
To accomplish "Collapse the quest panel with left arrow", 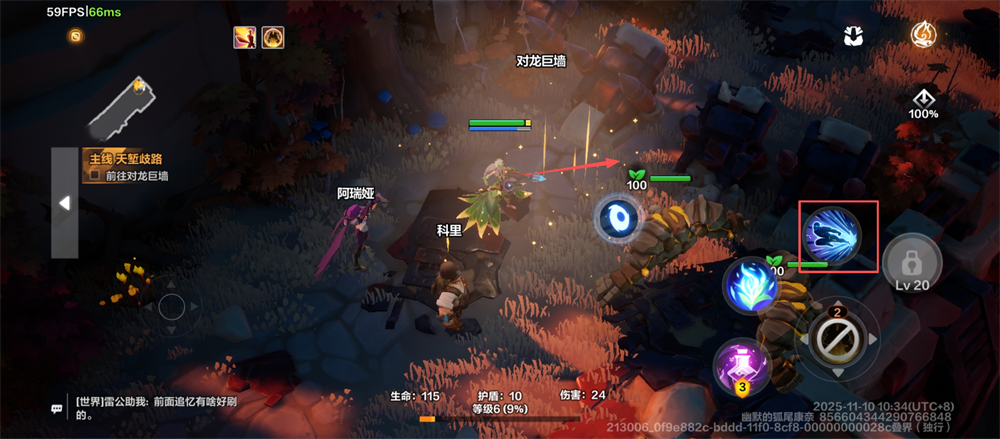I will point(65,203).
